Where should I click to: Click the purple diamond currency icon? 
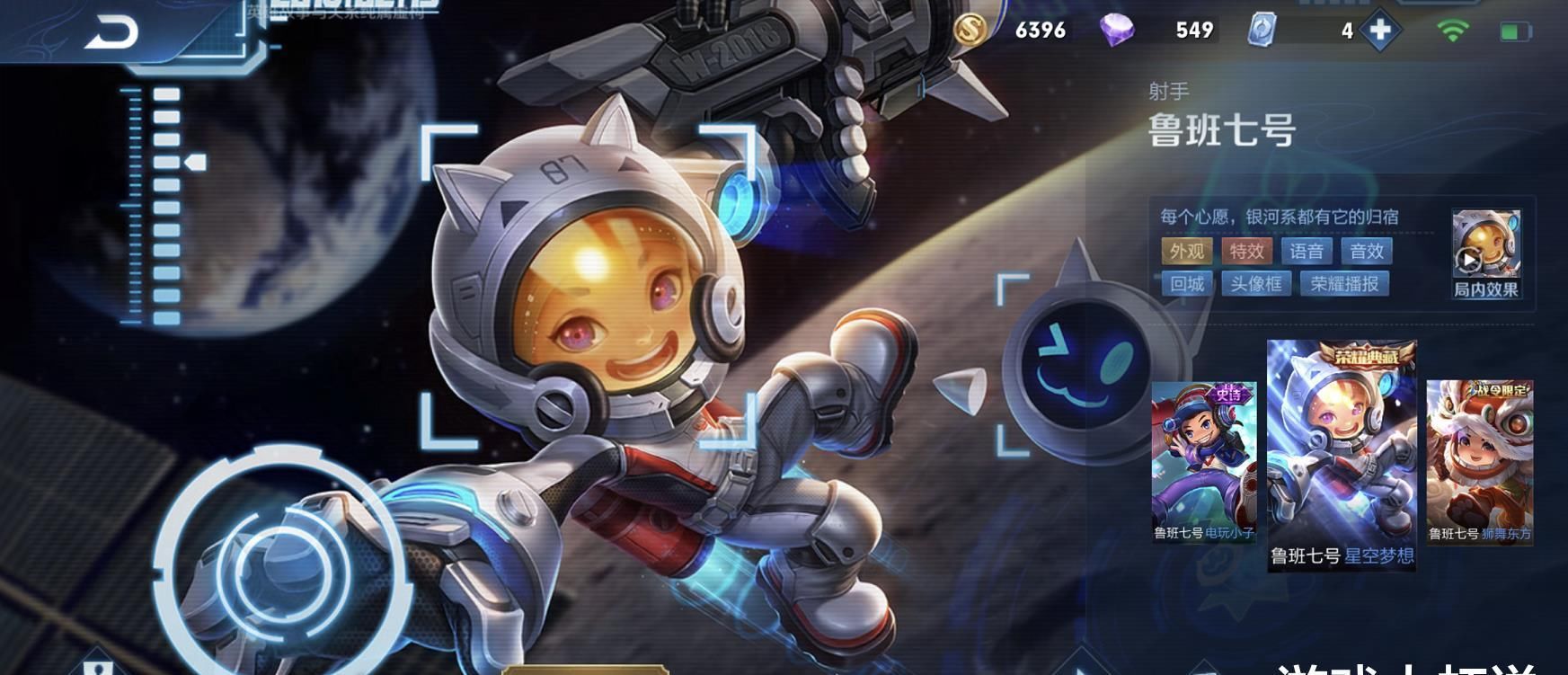click(x=1116, y=31)
